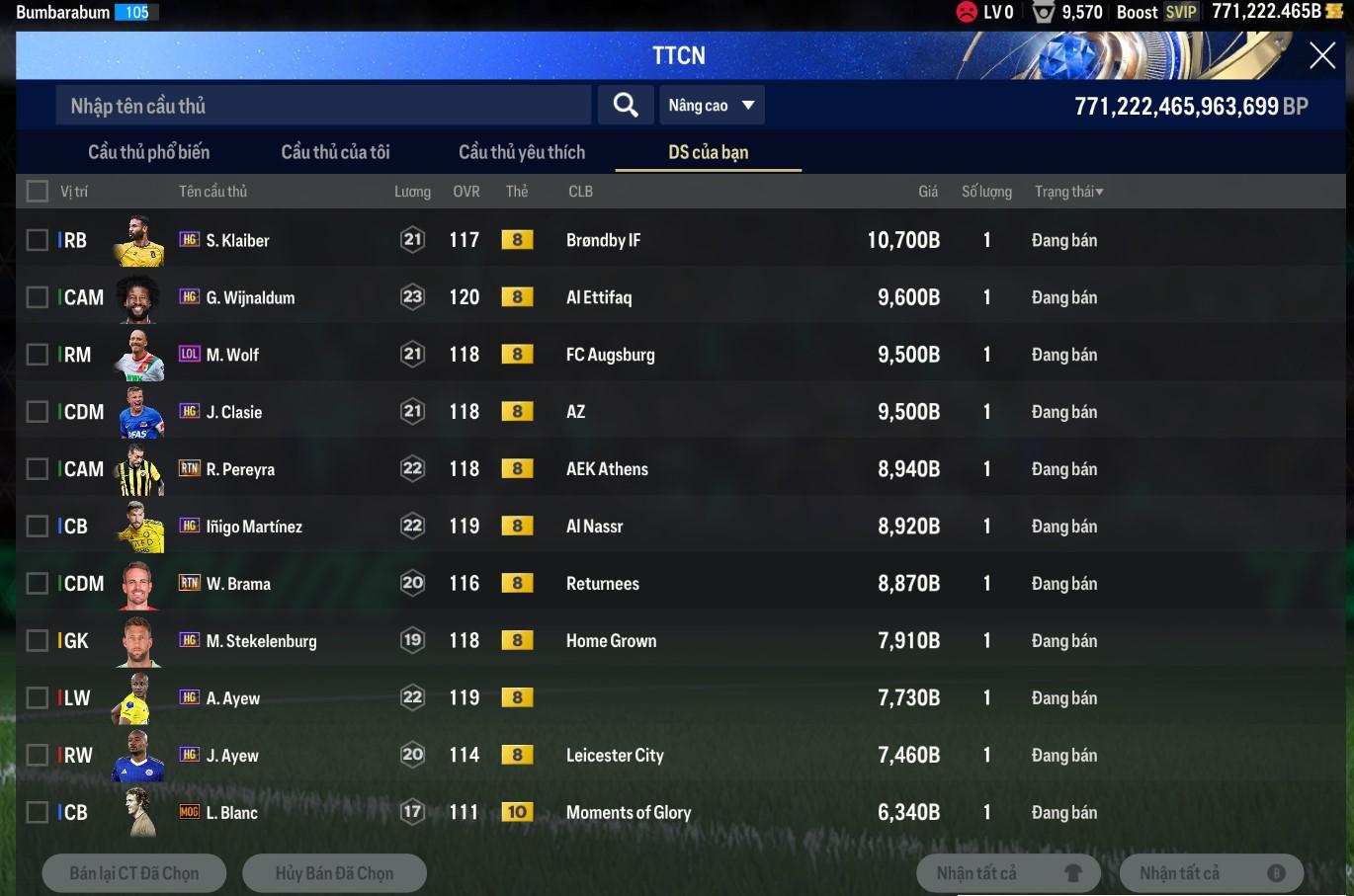The width and height of the screenshot is (1354, 896).
Task: Open the Cầu thủ yêu thích tab
Action: pos(522,152)
